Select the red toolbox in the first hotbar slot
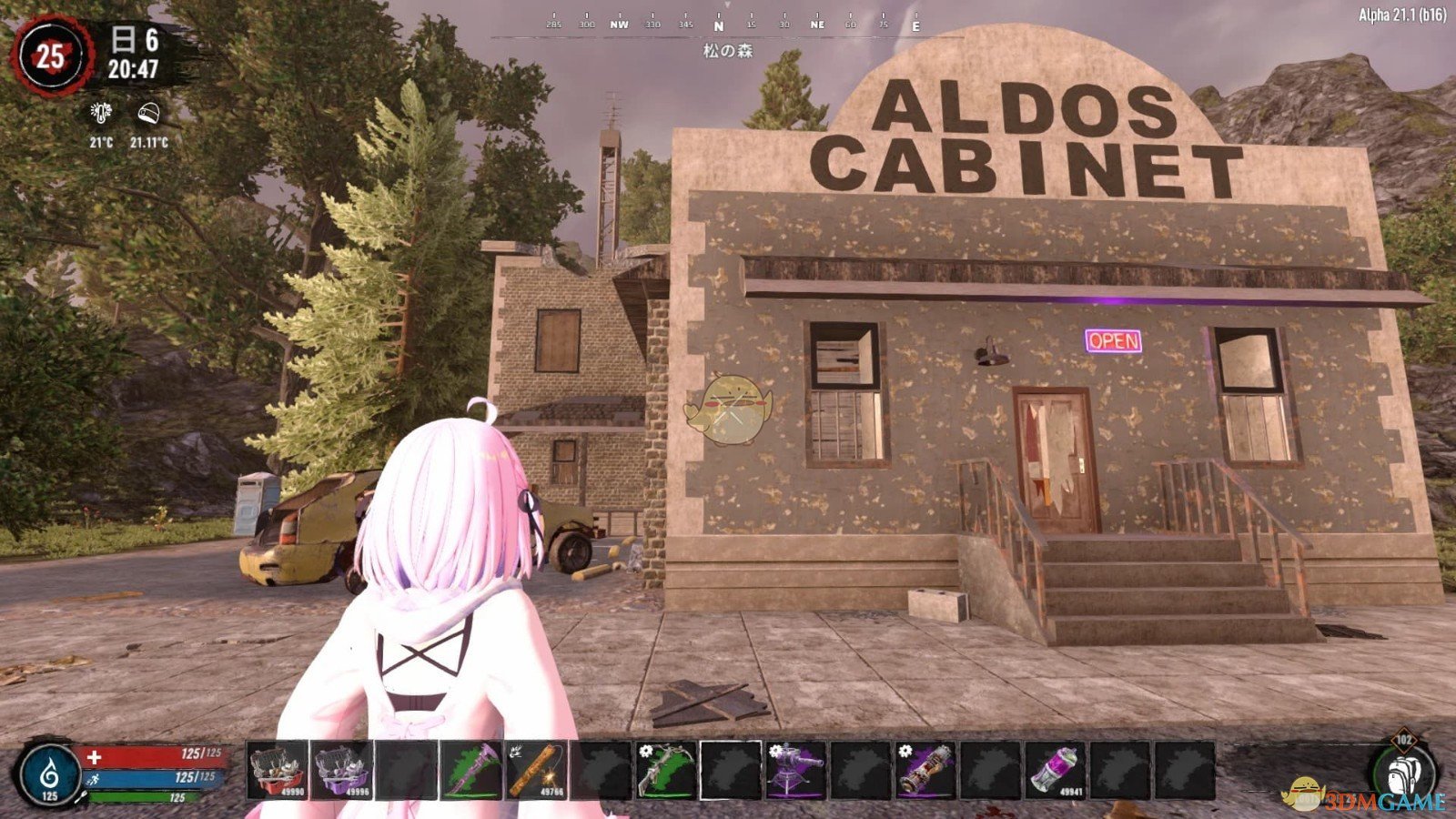This screenshot has height=819, width=1456. pos(278,775)
